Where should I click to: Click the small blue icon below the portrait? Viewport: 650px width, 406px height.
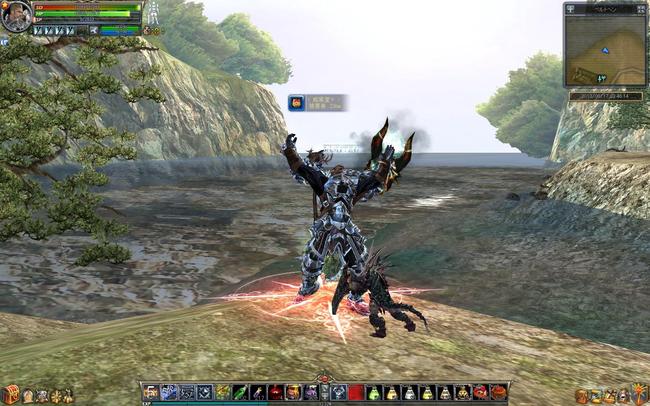pyautogui.click(x=5, y=42)
